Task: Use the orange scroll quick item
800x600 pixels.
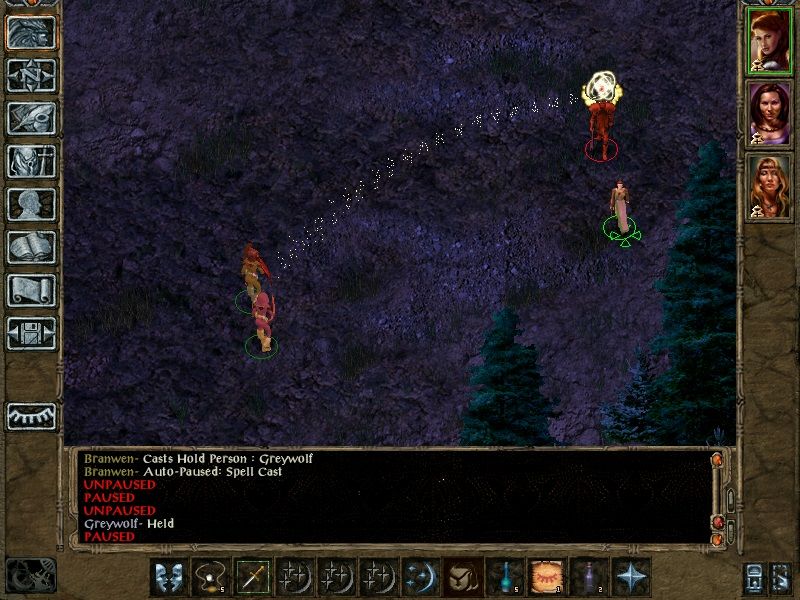Action: [547, 578]
